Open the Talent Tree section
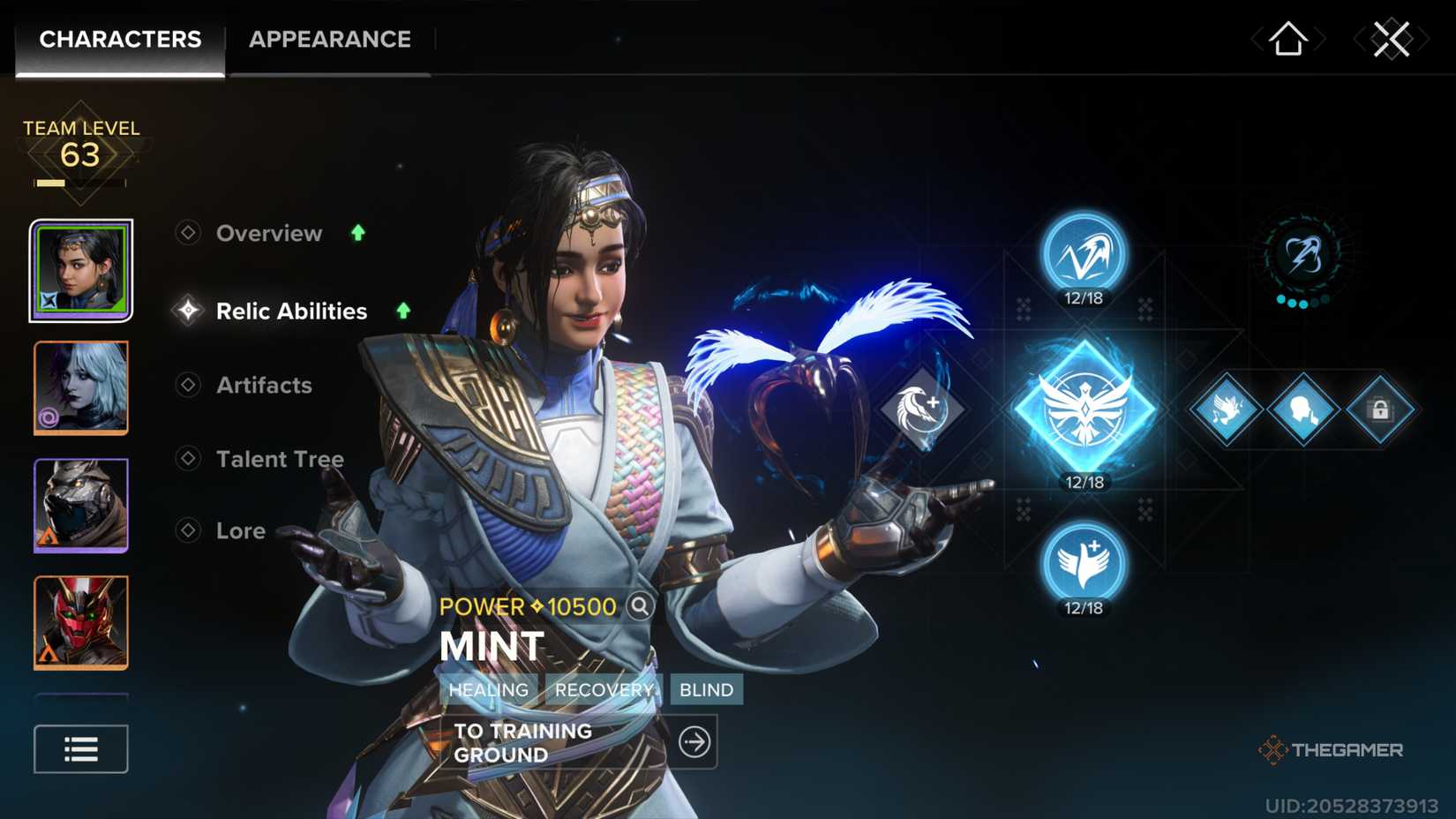Image resolution: width=1456 pixels, height=819 pixels. click(x=279, y=459)
